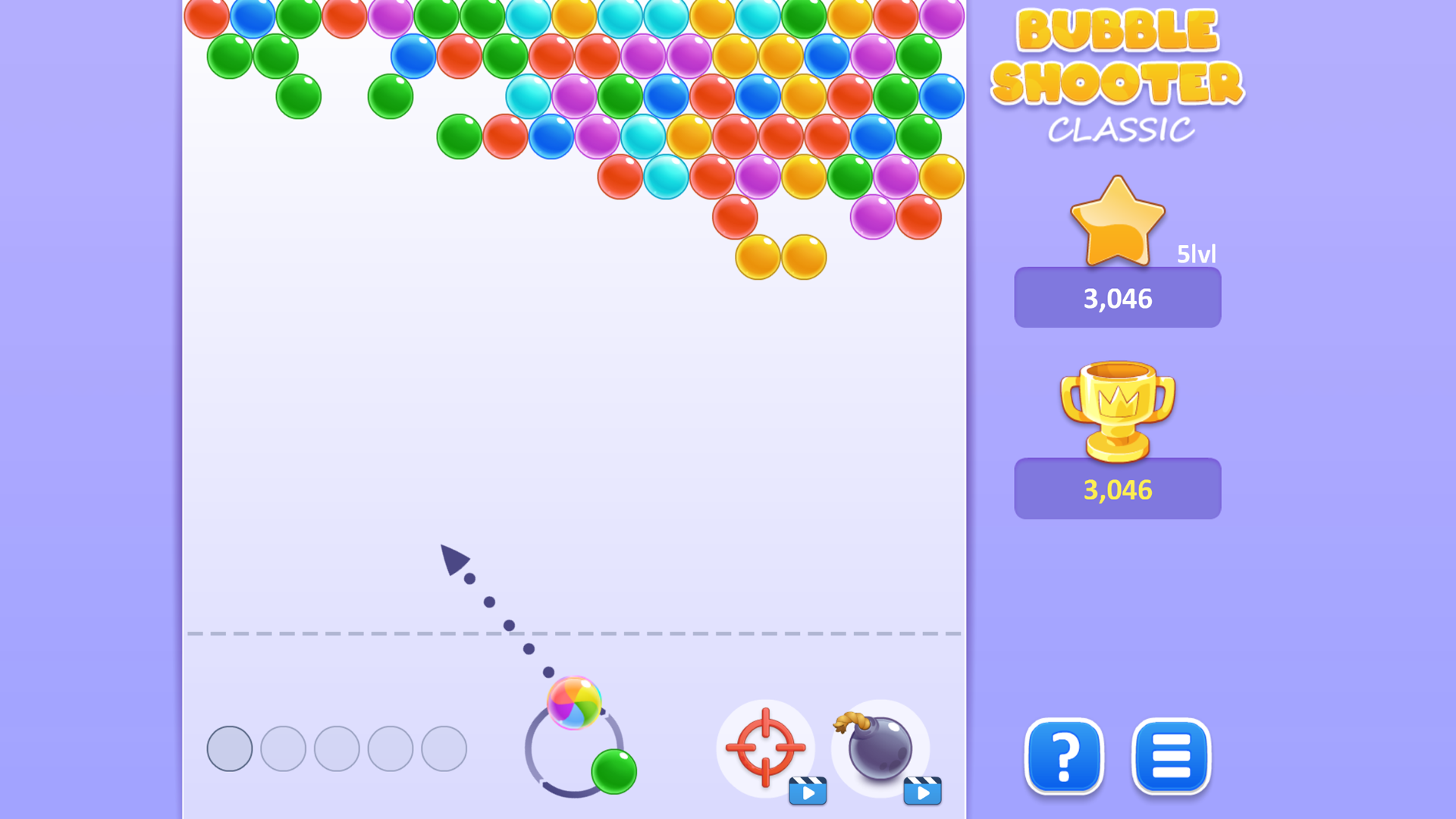Activate the crosshair aiming power-up
Viewport: 1456px width, 819px height.
(x=766, y=749)
